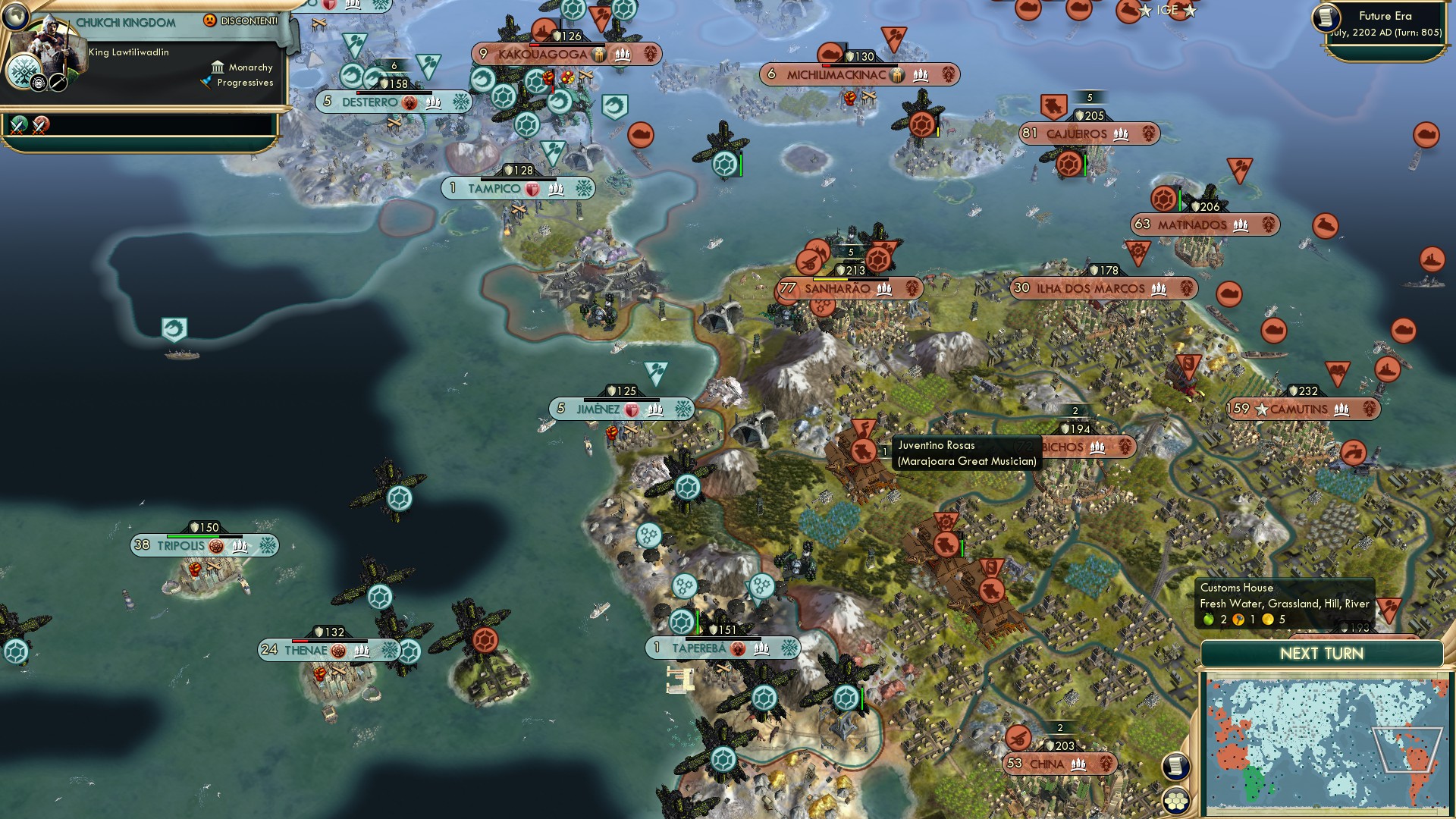Open the notification log scroll above the minimap
The height and width of the screenshot is (819, 1456).
pyautogui.click(x=1176, y=766)
